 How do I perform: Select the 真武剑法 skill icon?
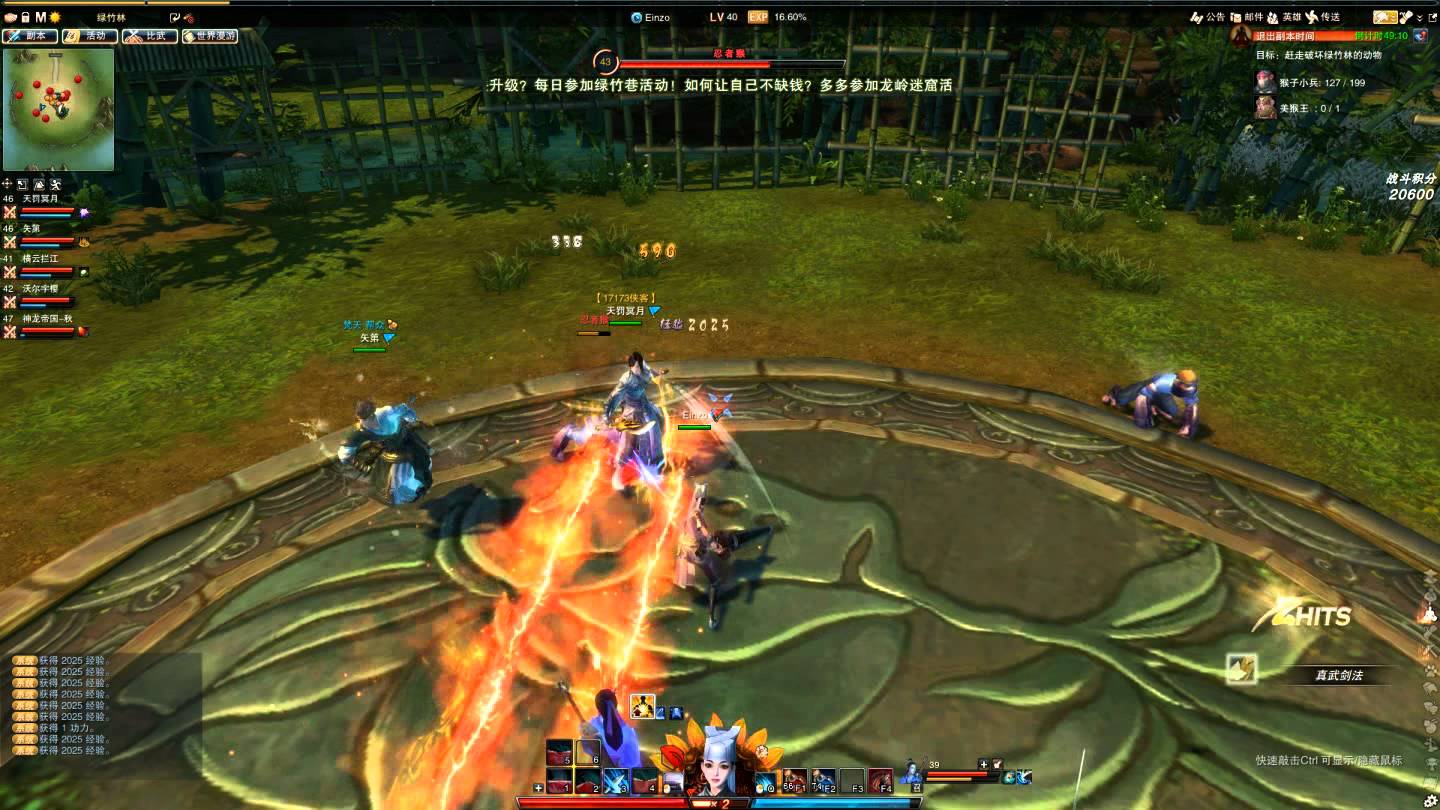point(1240,668)
